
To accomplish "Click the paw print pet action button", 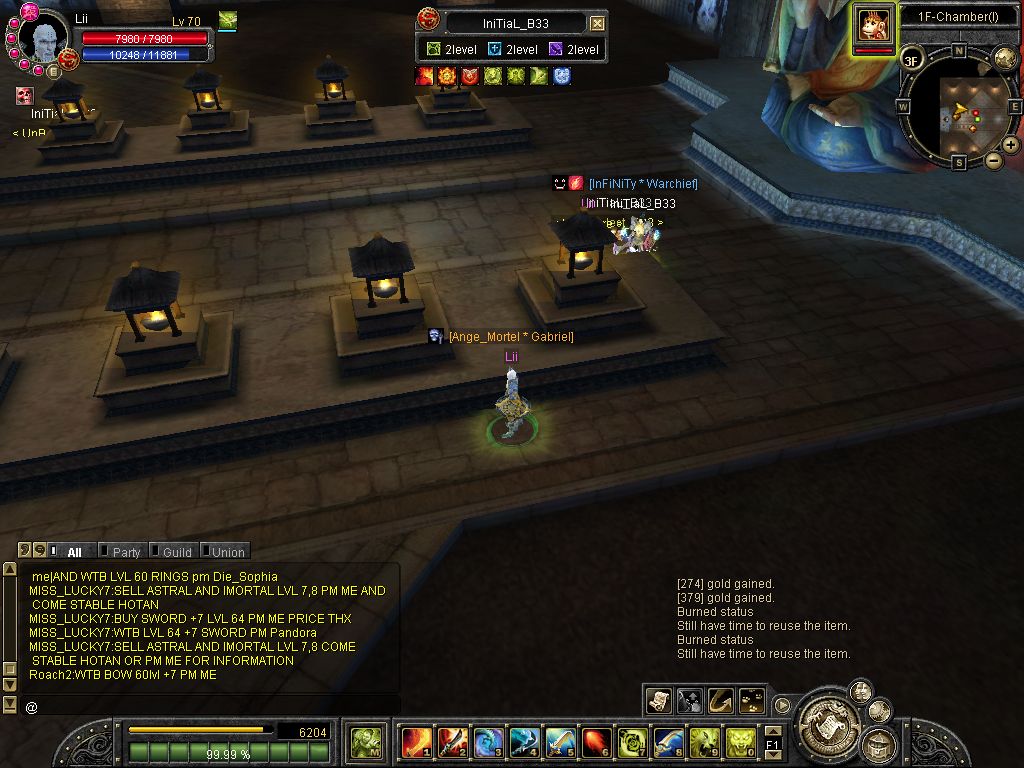I will tap(752, 701).
